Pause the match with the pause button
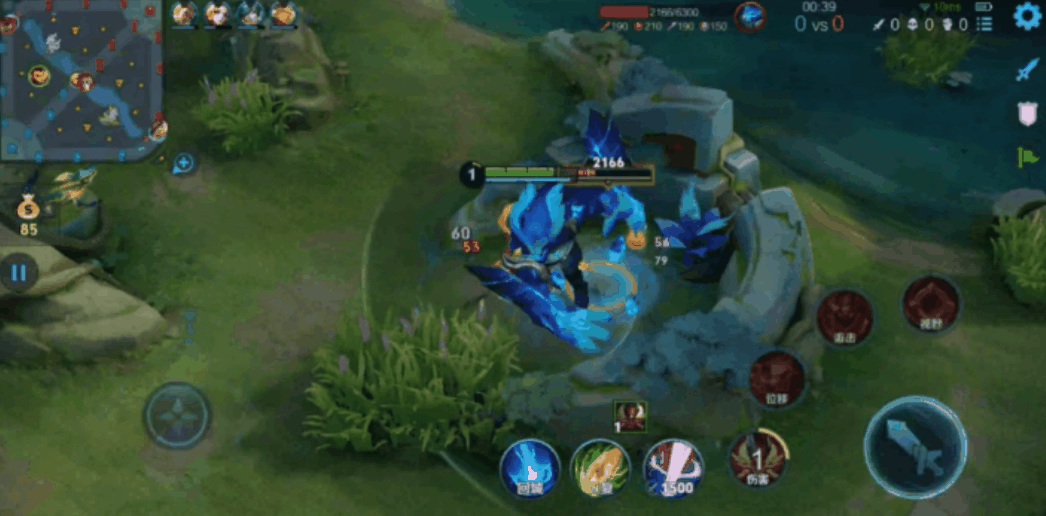This screenshot has height=516, width=1046. click(x=18, y=271)
